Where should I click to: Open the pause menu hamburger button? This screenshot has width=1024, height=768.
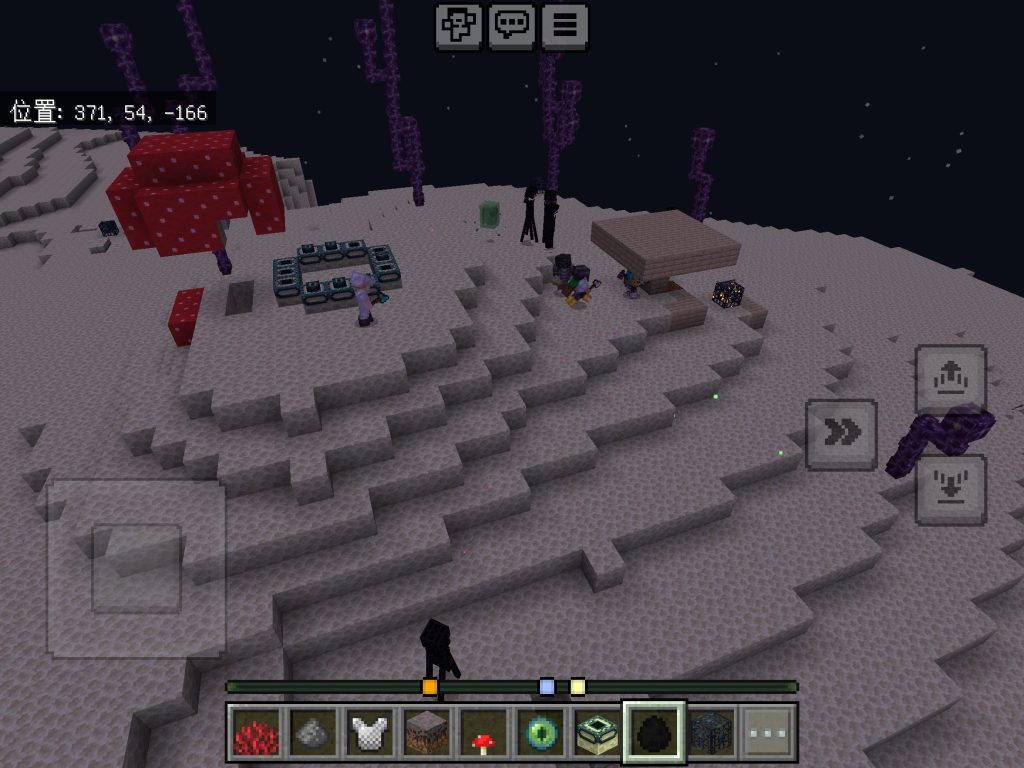pos(565,26)
